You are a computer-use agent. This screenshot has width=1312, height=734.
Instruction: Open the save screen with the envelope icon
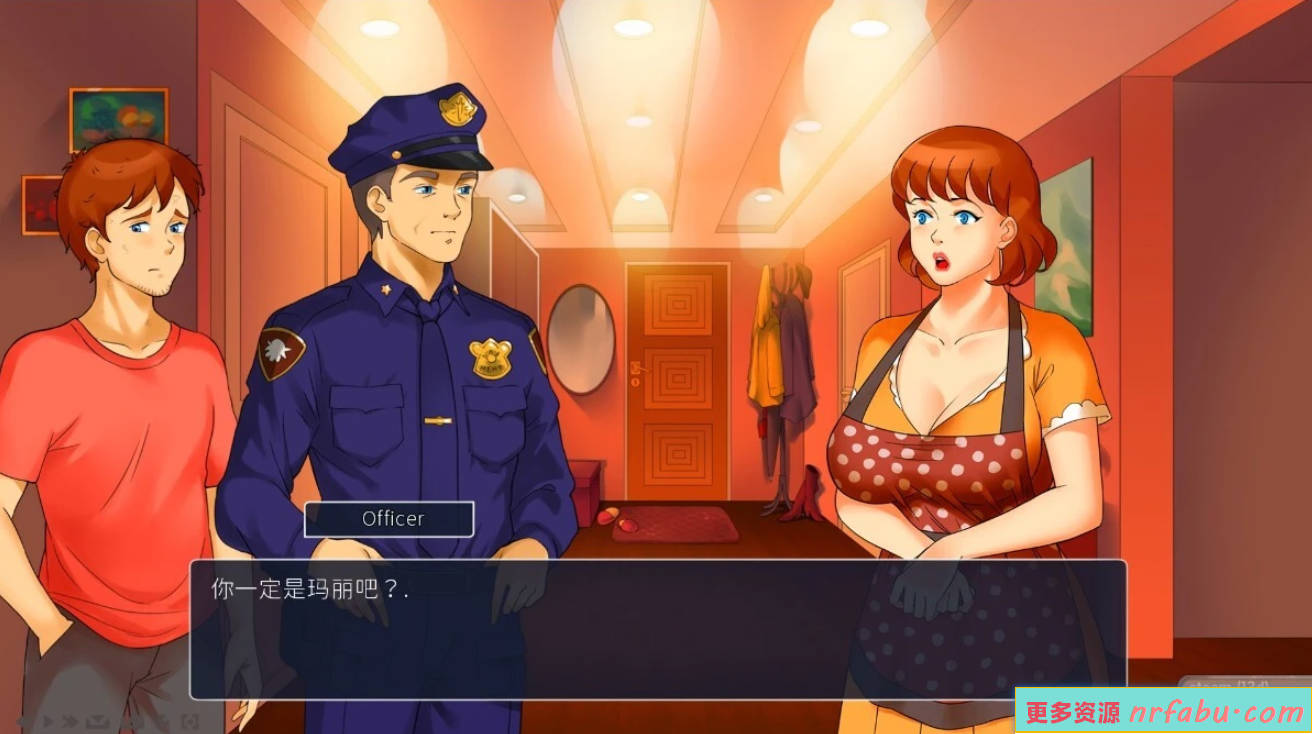pyautogui.click(x=96, y=721)
